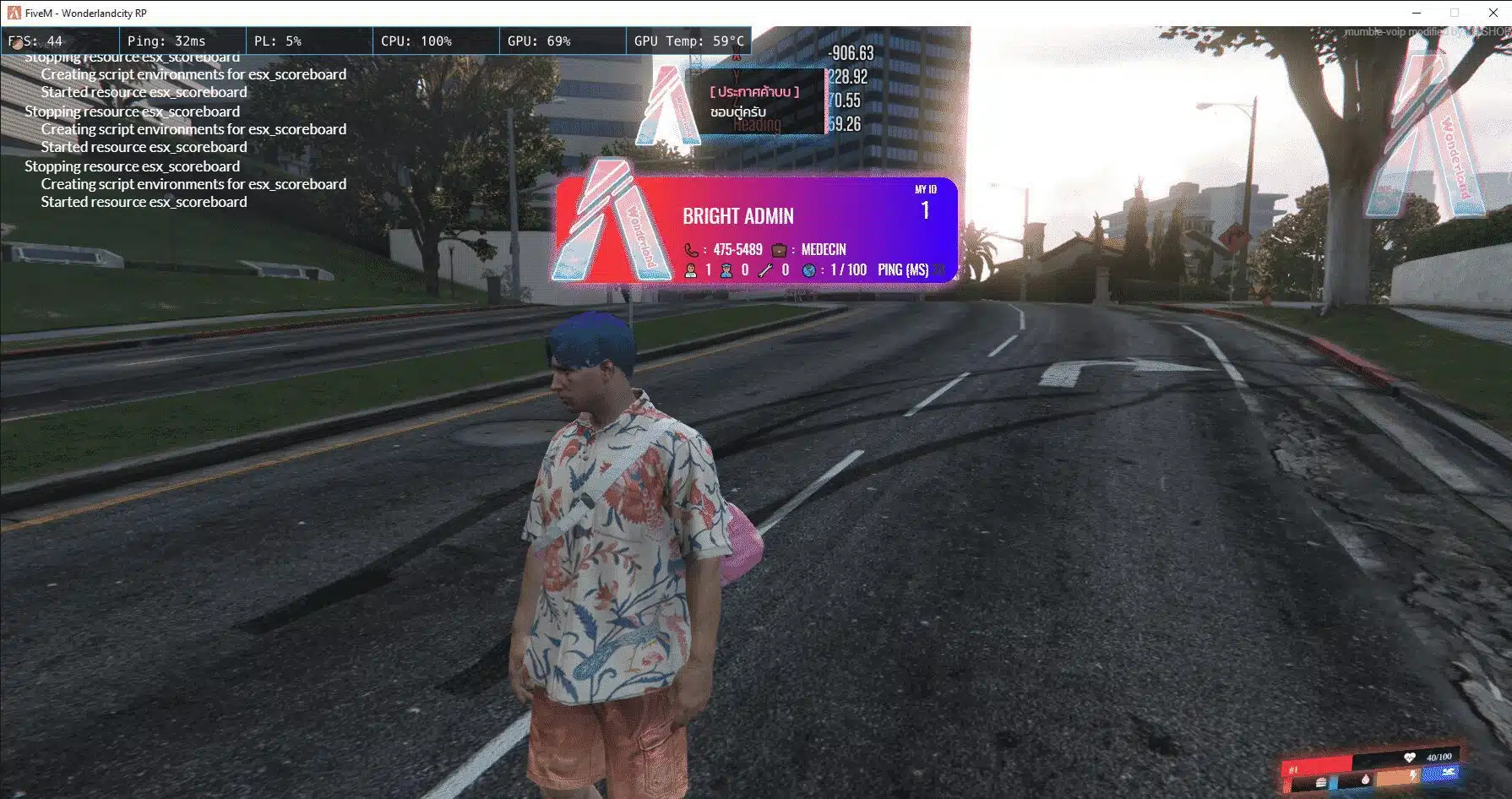Click the wrench mechanic icon on the scoreboard
The height and width of the screenshot is (799, 1512).
[x=764, y=271]
